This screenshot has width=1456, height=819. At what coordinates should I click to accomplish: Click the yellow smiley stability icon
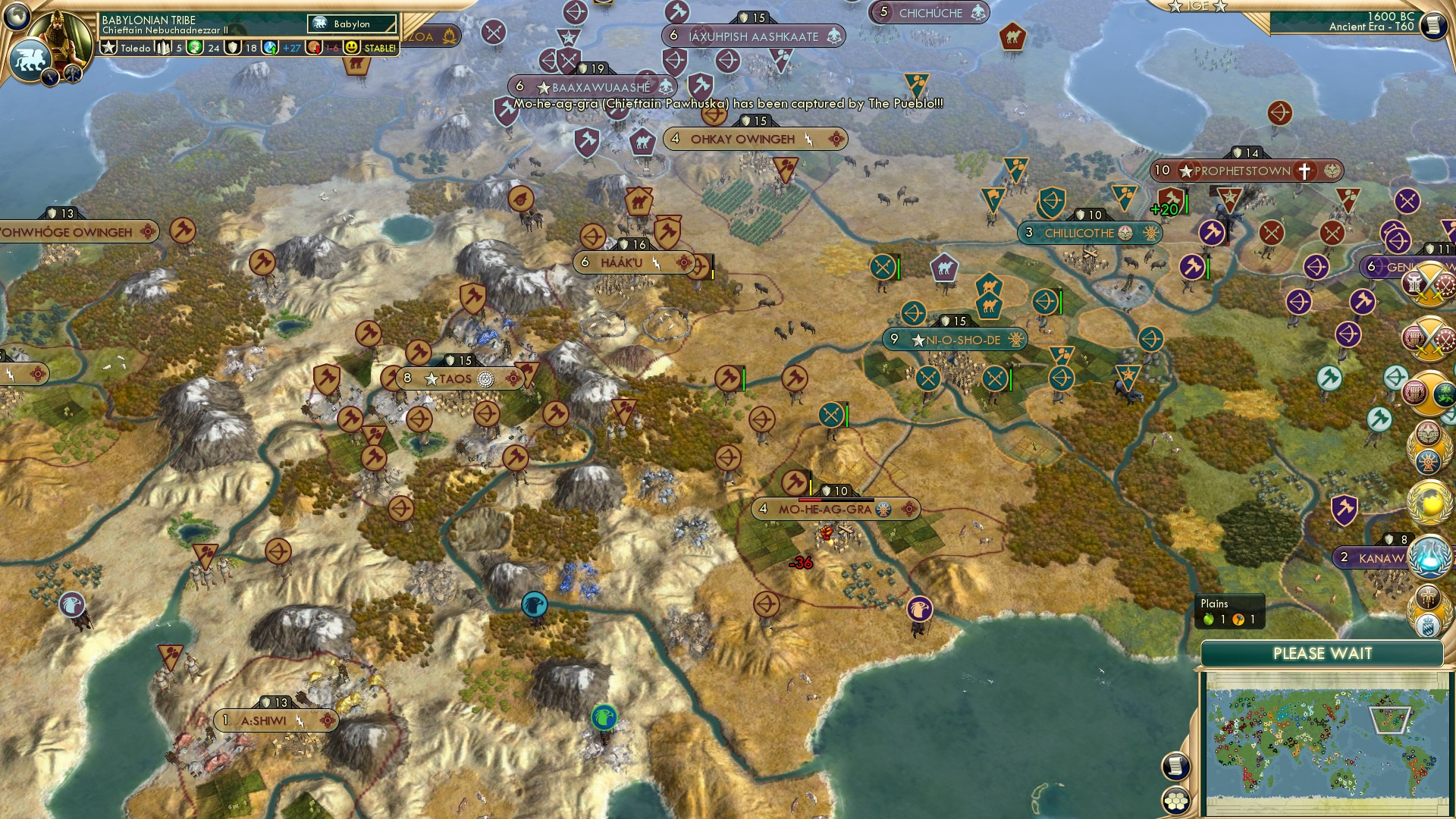(x=351, y=48)
